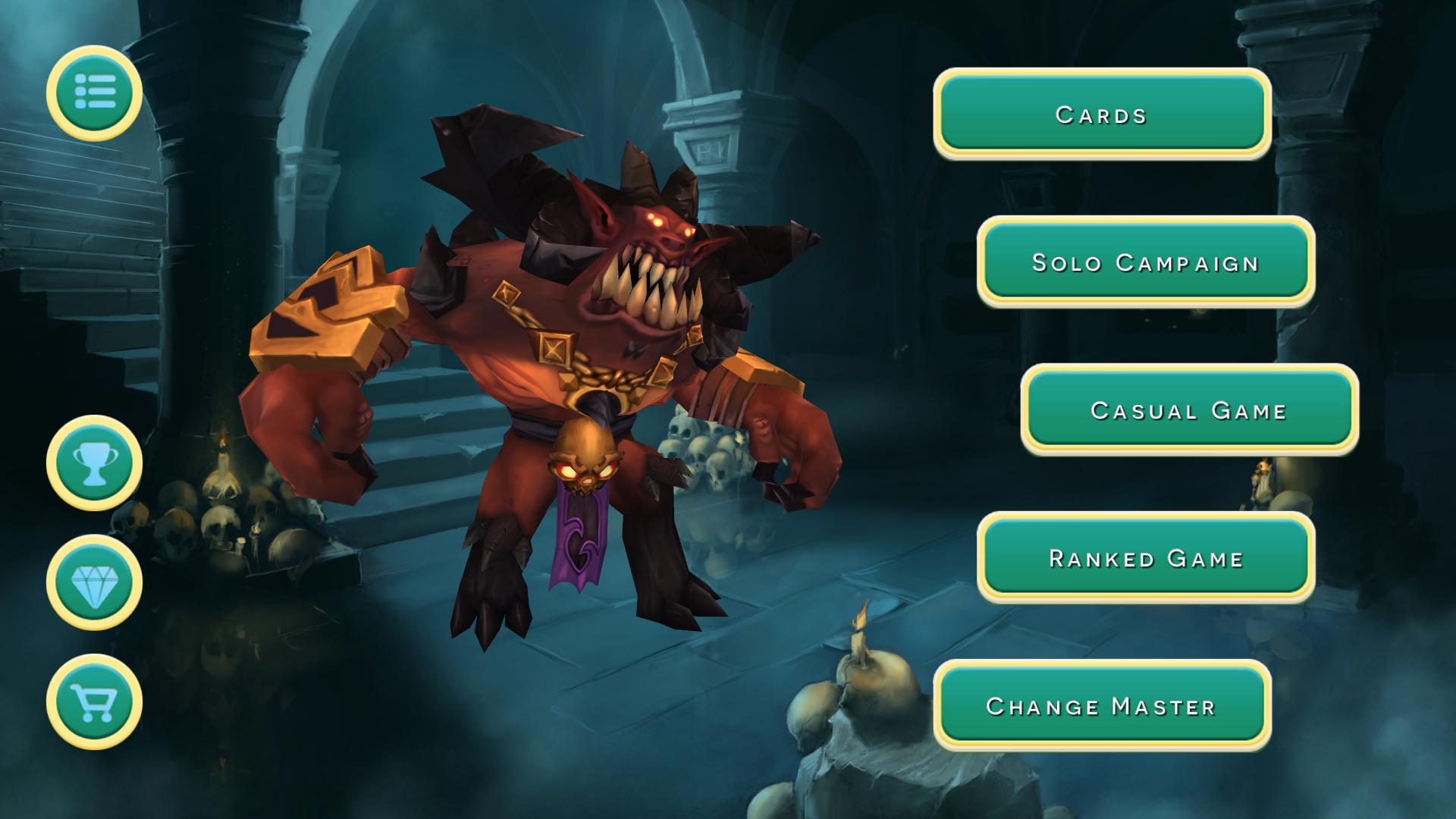The image size is (1456, 819).
Task: Start the Solo Campaign
Action: tap(1145, 262)
